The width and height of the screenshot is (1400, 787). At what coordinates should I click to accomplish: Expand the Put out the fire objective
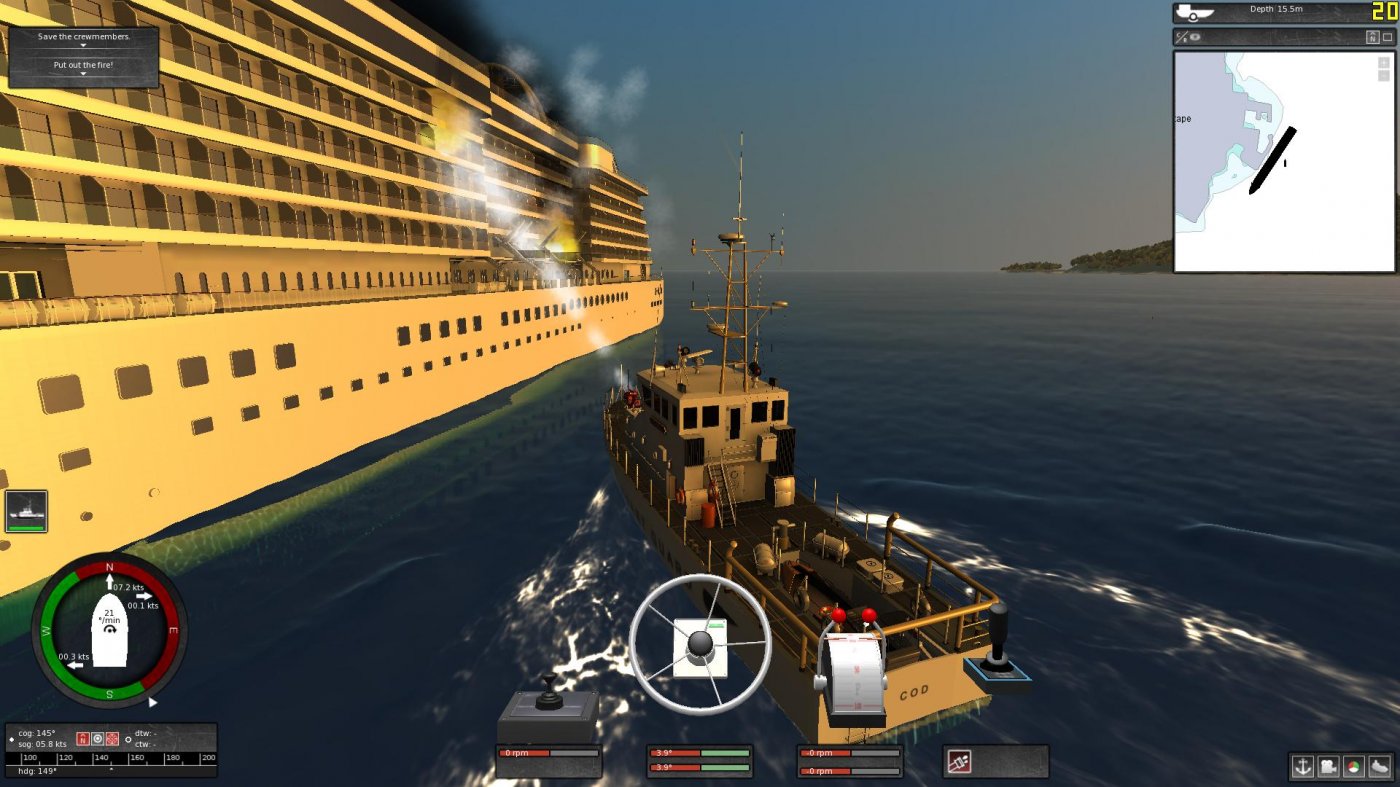point(83,73)
